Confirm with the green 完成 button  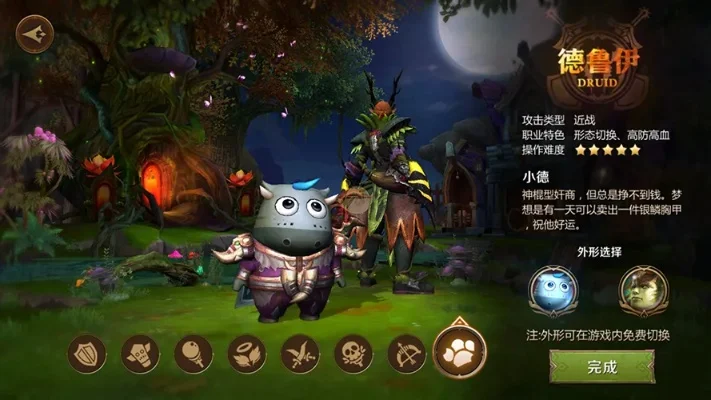pos(602,367)
